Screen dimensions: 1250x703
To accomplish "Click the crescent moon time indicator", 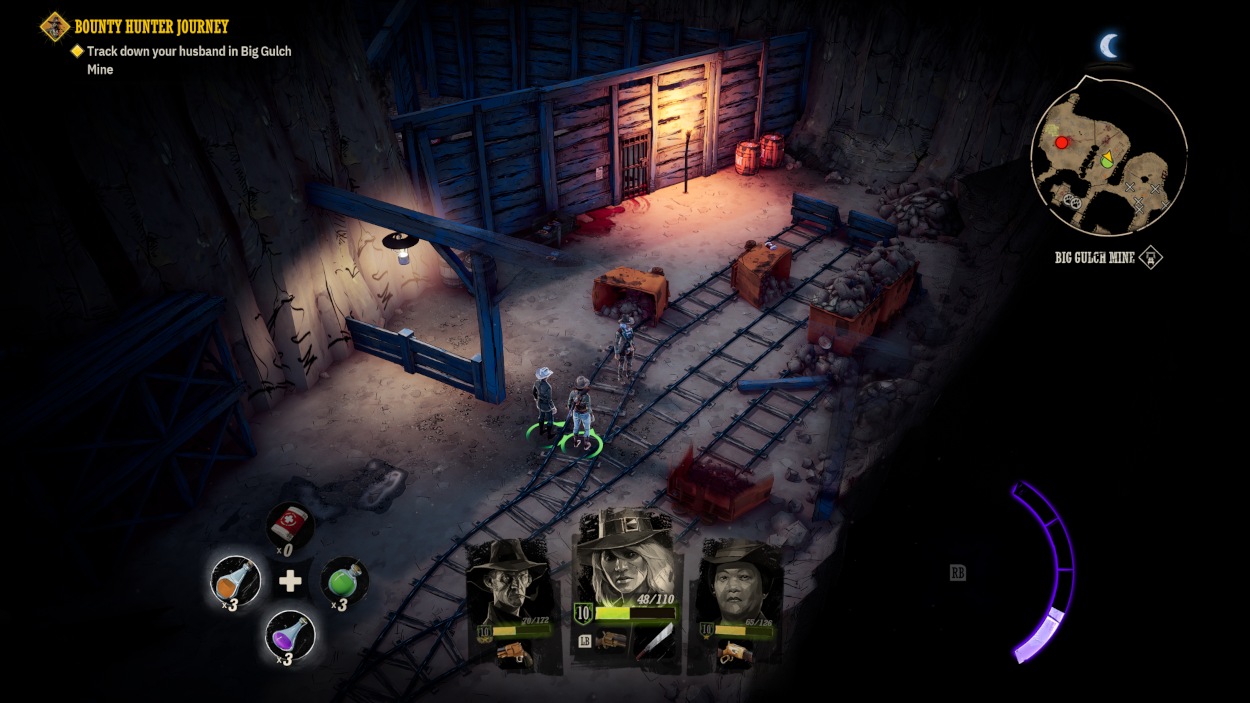I will point(1108,46).
